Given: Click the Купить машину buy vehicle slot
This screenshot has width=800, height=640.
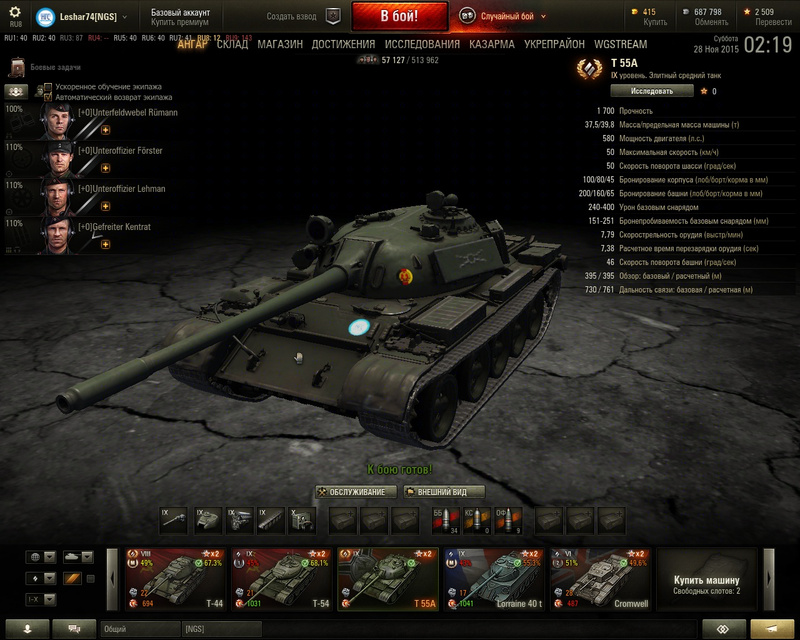Looking at the screenshot, I should pos(706,582).
